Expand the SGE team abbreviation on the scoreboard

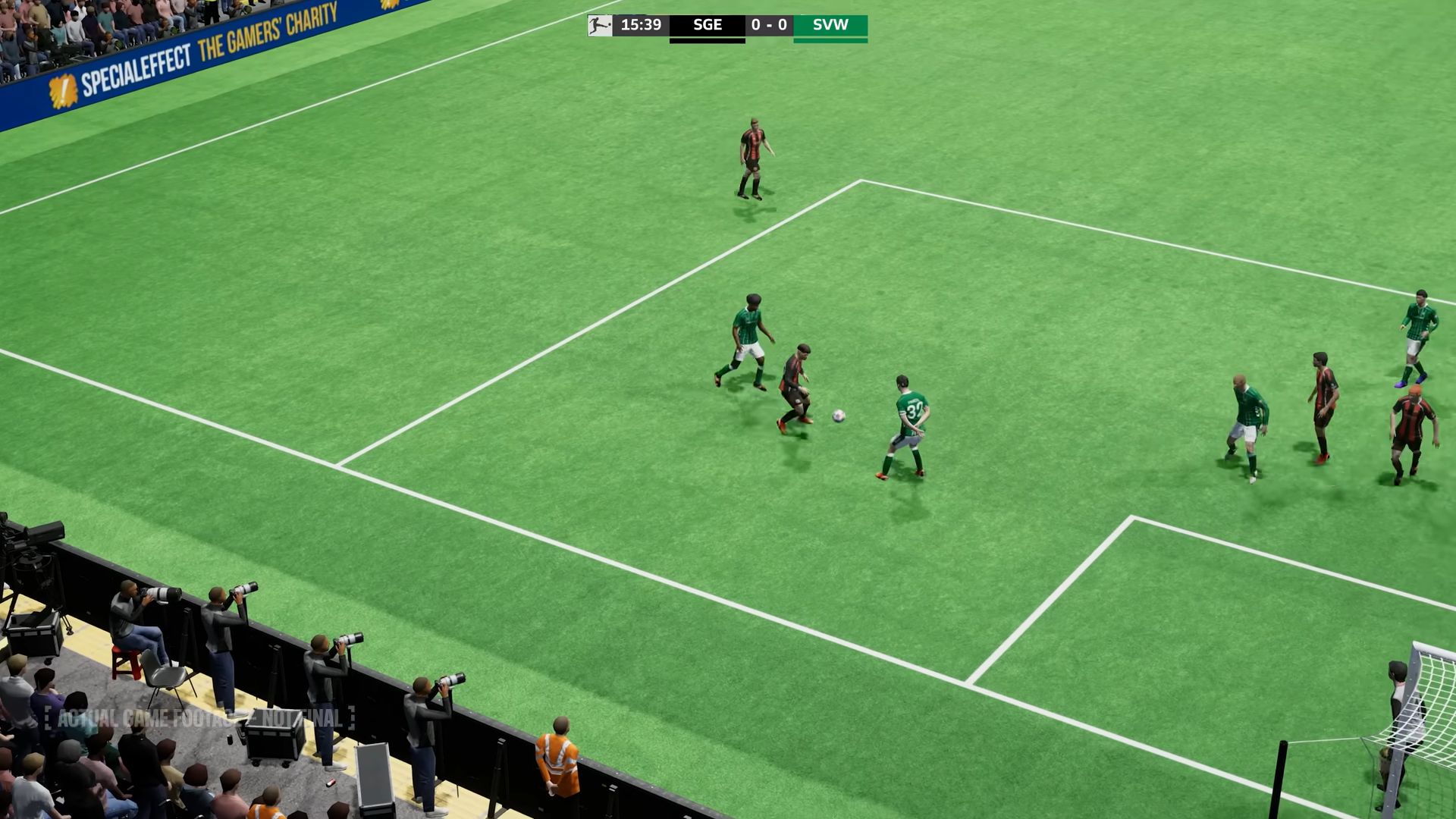707,24
